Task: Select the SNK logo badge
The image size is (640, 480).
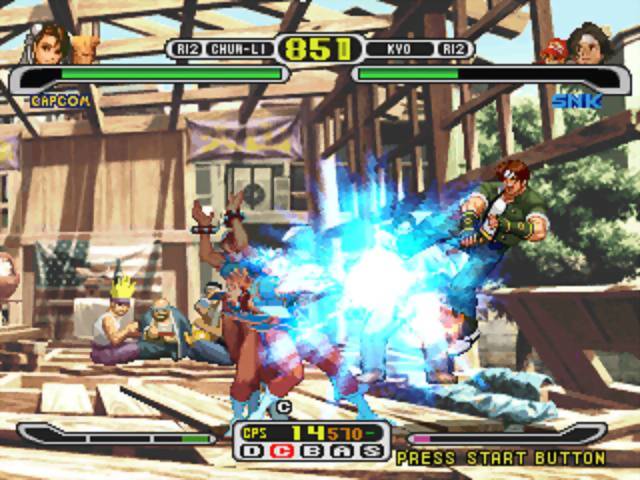Action: (572, 100)
